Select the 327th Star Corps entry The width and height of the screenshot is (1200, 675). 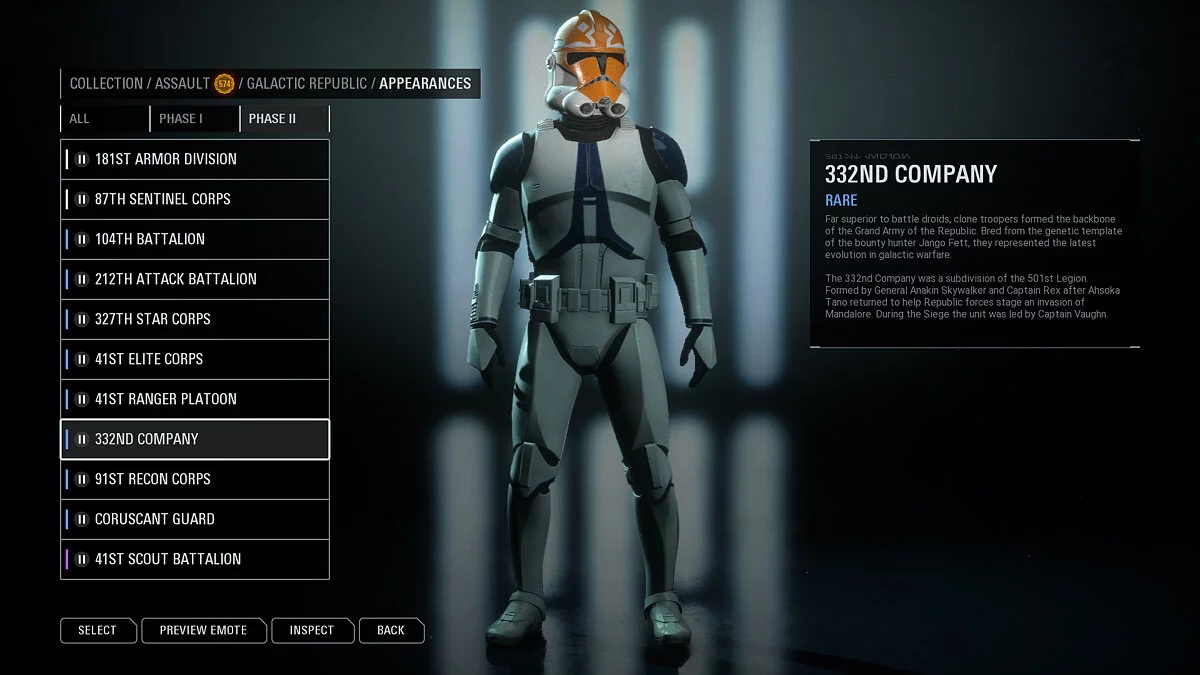(195, 319)
